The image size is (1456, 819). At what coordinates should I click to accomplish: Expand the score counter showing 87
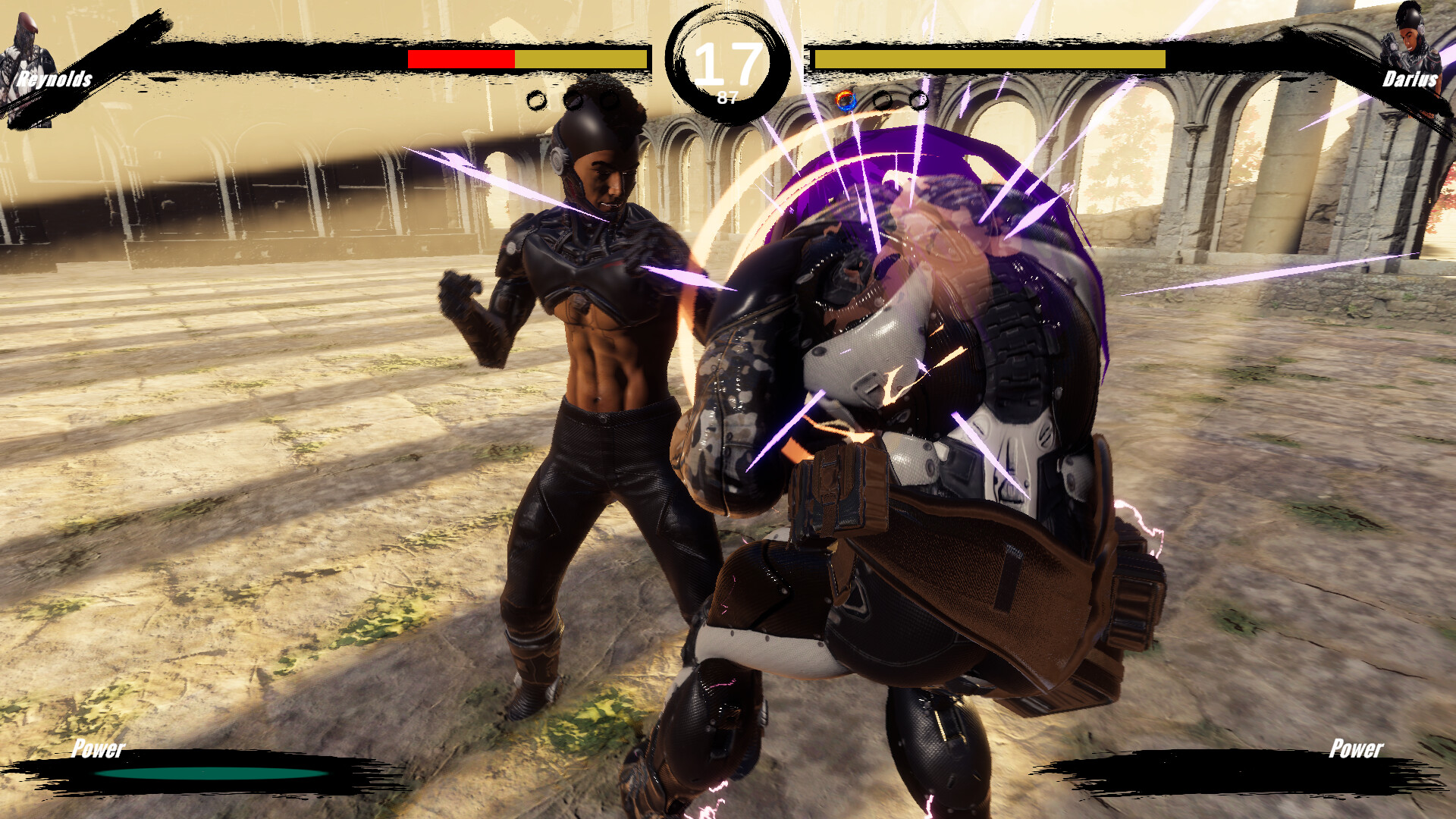(x=726, y=96)
